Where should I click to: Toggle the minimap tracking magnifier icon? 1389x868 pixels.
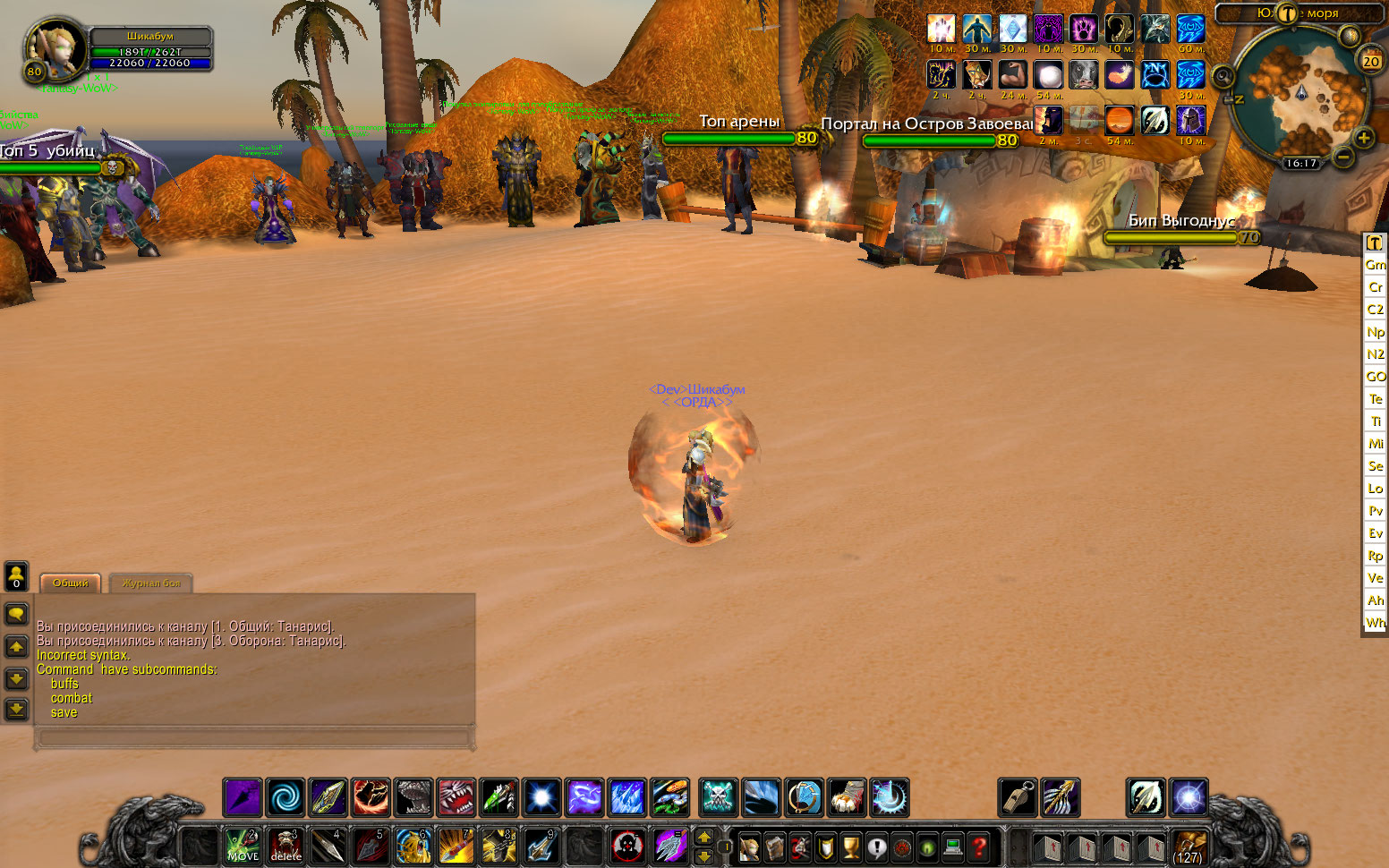pyautogui.click(x=1223, y=77)
